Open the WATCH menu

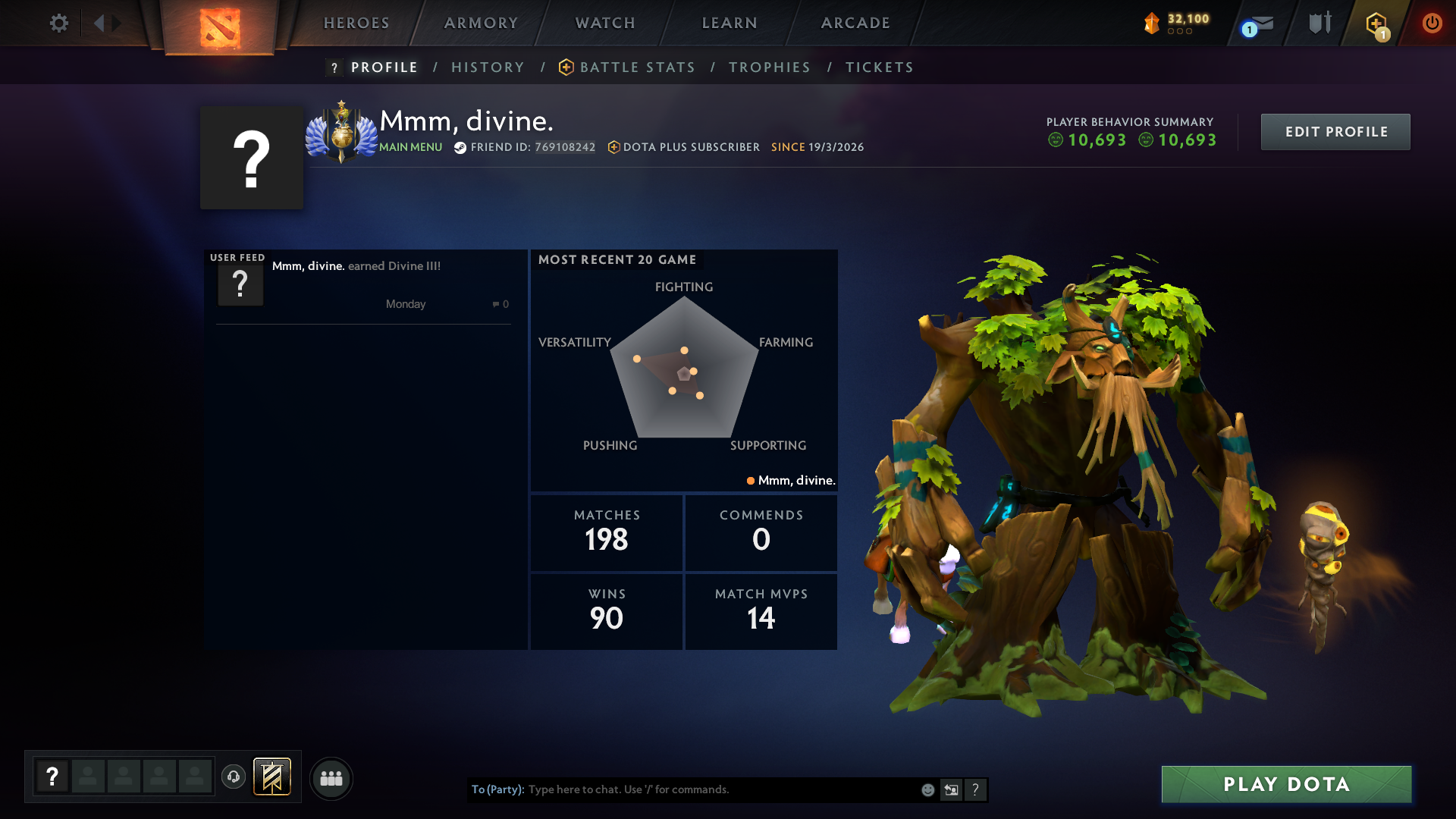(604, 23)
